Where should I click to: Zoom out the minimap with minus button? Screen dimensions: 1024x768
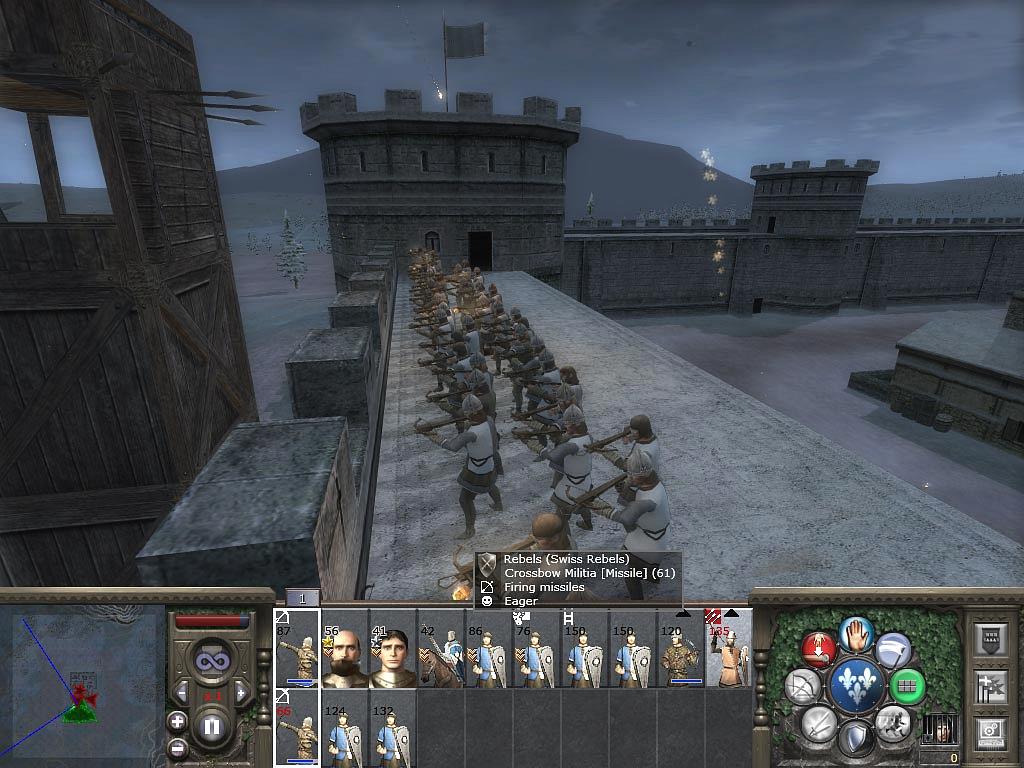pyautogui.click(x=177, y=747)
